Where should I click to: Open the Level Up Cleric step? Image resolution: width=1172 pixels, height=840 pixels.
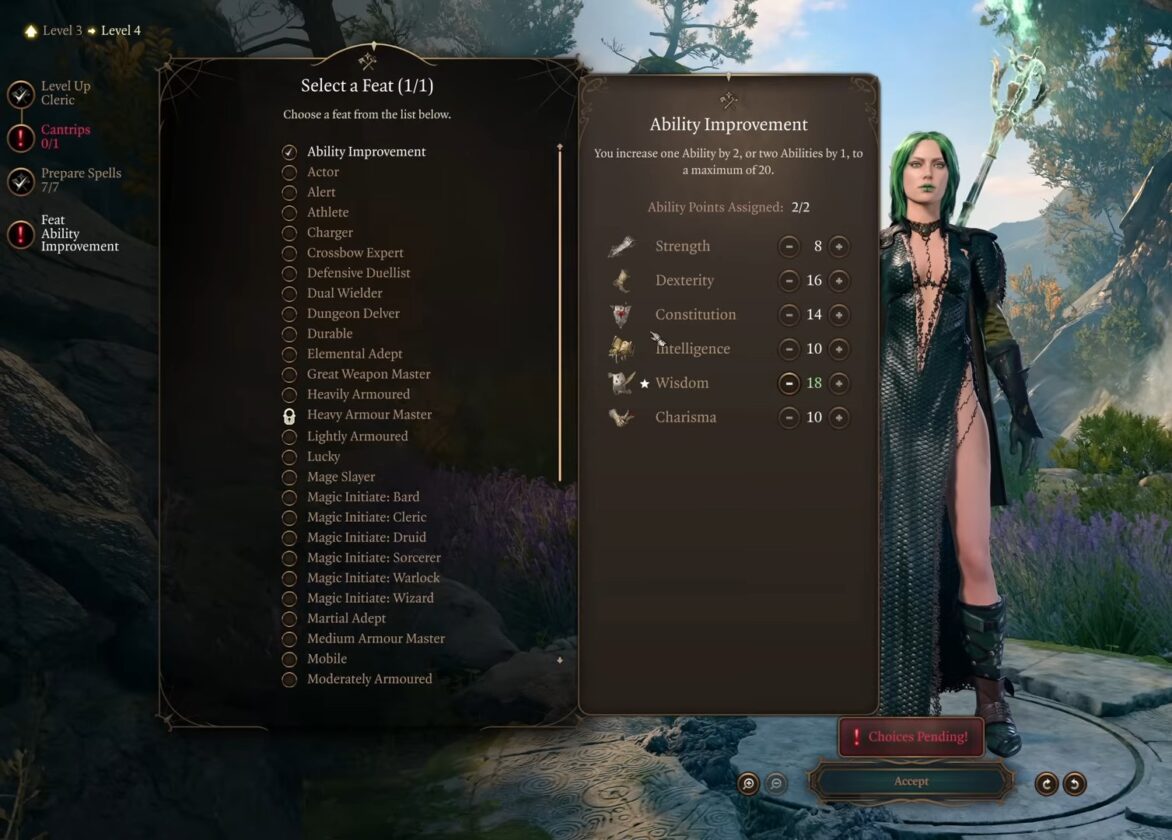tap(22, 94)
